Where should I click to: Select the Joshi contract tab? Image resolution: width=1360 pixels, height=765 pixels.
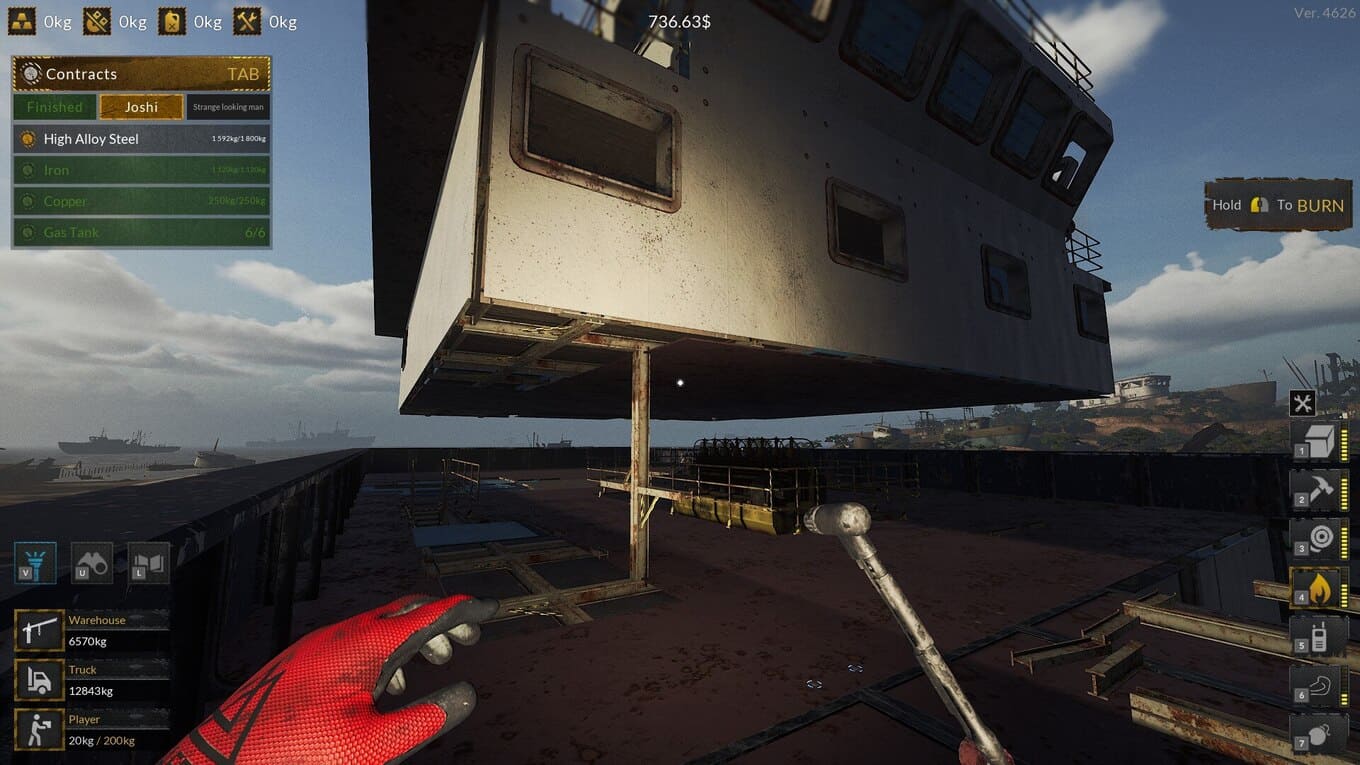tap(141, 107)
